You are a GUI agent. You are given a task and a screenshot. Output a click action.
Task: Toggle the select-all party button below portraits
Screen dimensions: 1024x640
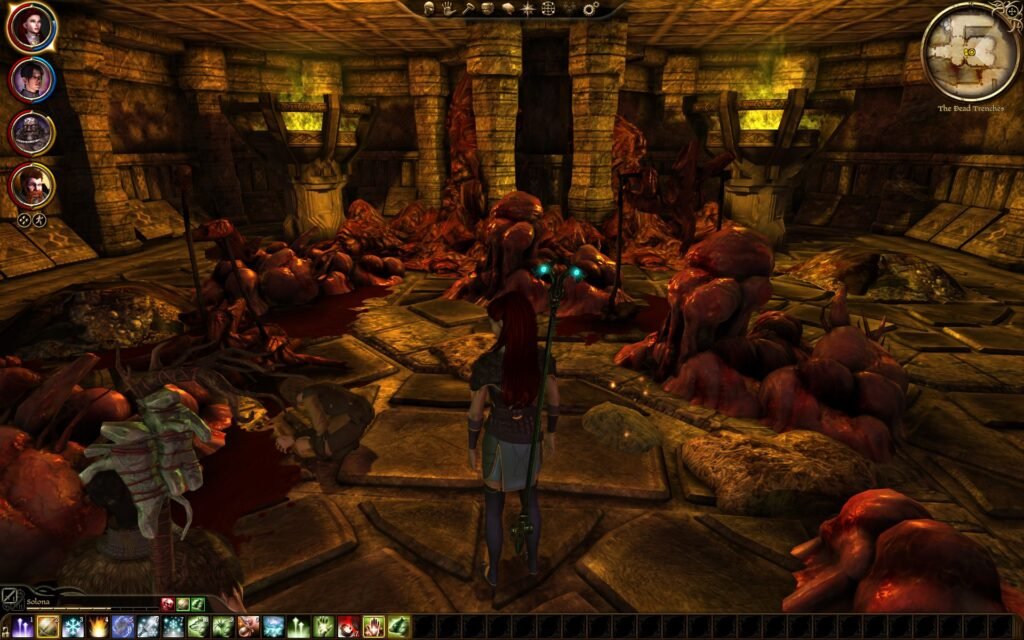pos(23,220)
